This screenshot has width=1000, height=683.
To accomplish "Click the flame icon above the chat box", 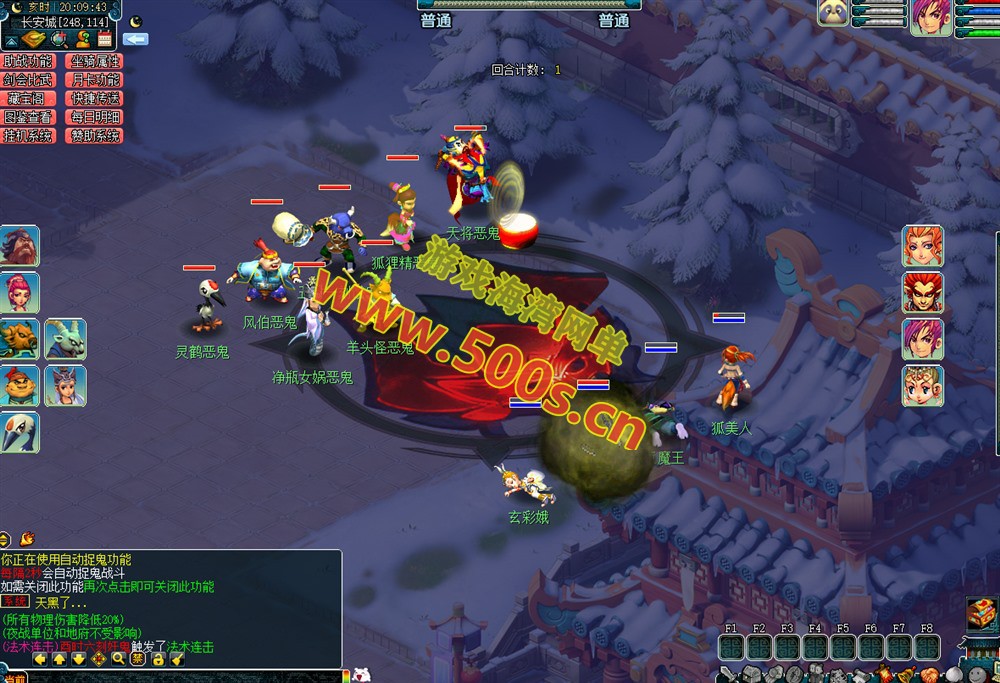I will point(27,538).
